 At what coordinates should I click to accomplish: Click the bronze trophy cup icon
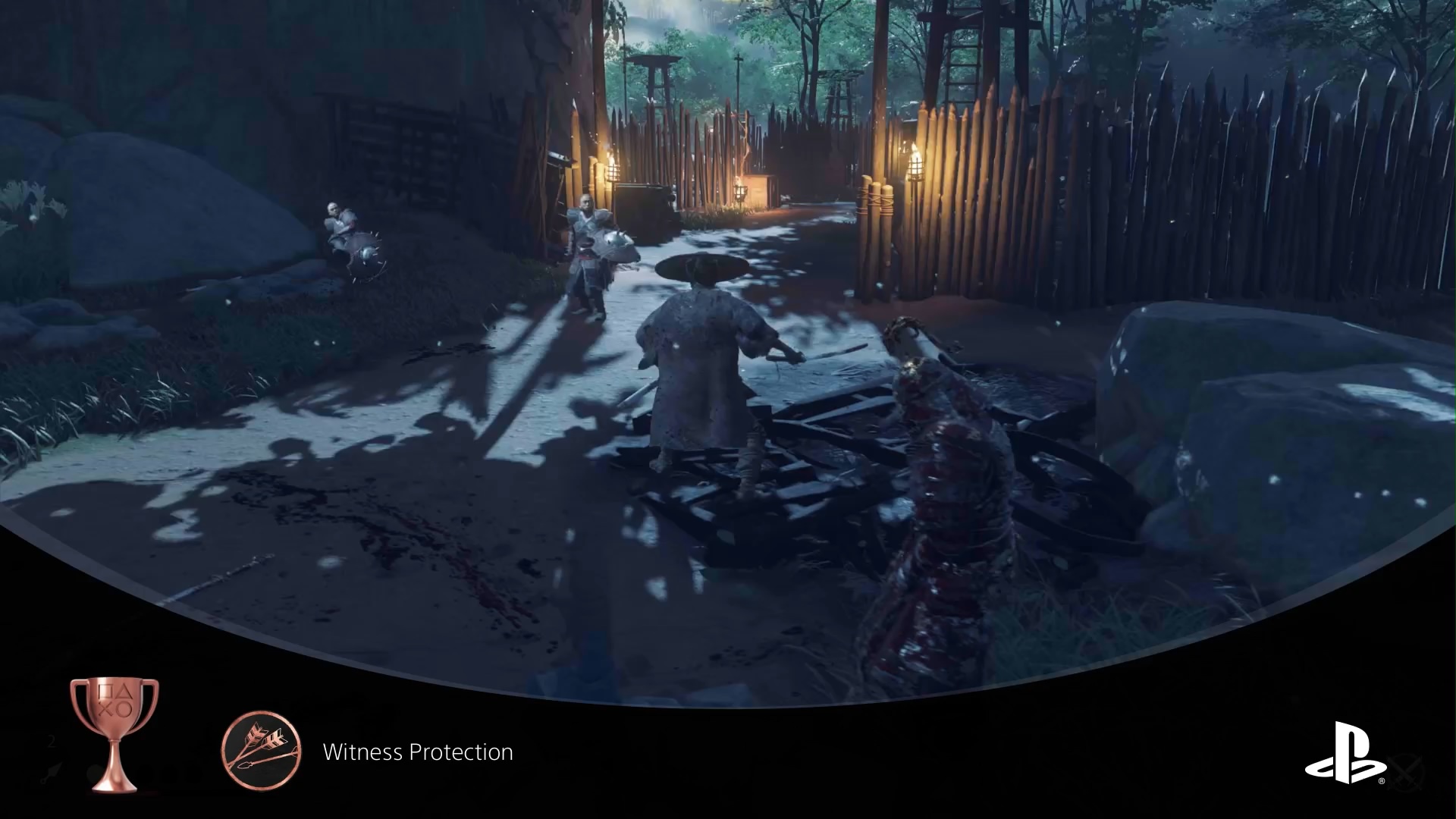[x=115, y=732]
